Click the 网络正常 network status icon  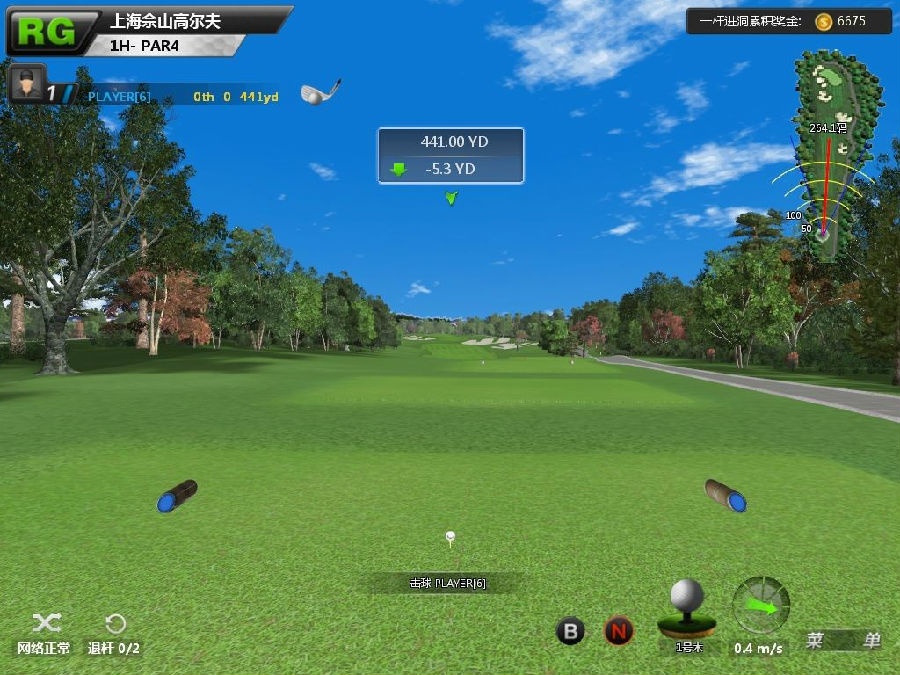tap(45, 625)
